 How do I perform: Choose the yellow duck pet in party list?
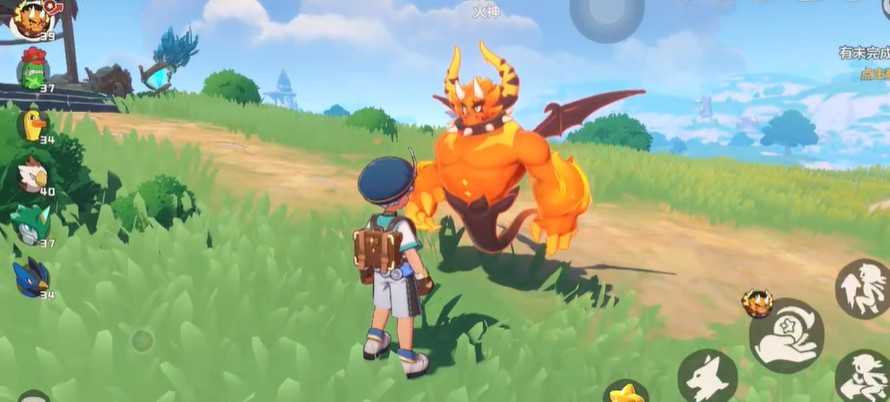coord(33,124)
